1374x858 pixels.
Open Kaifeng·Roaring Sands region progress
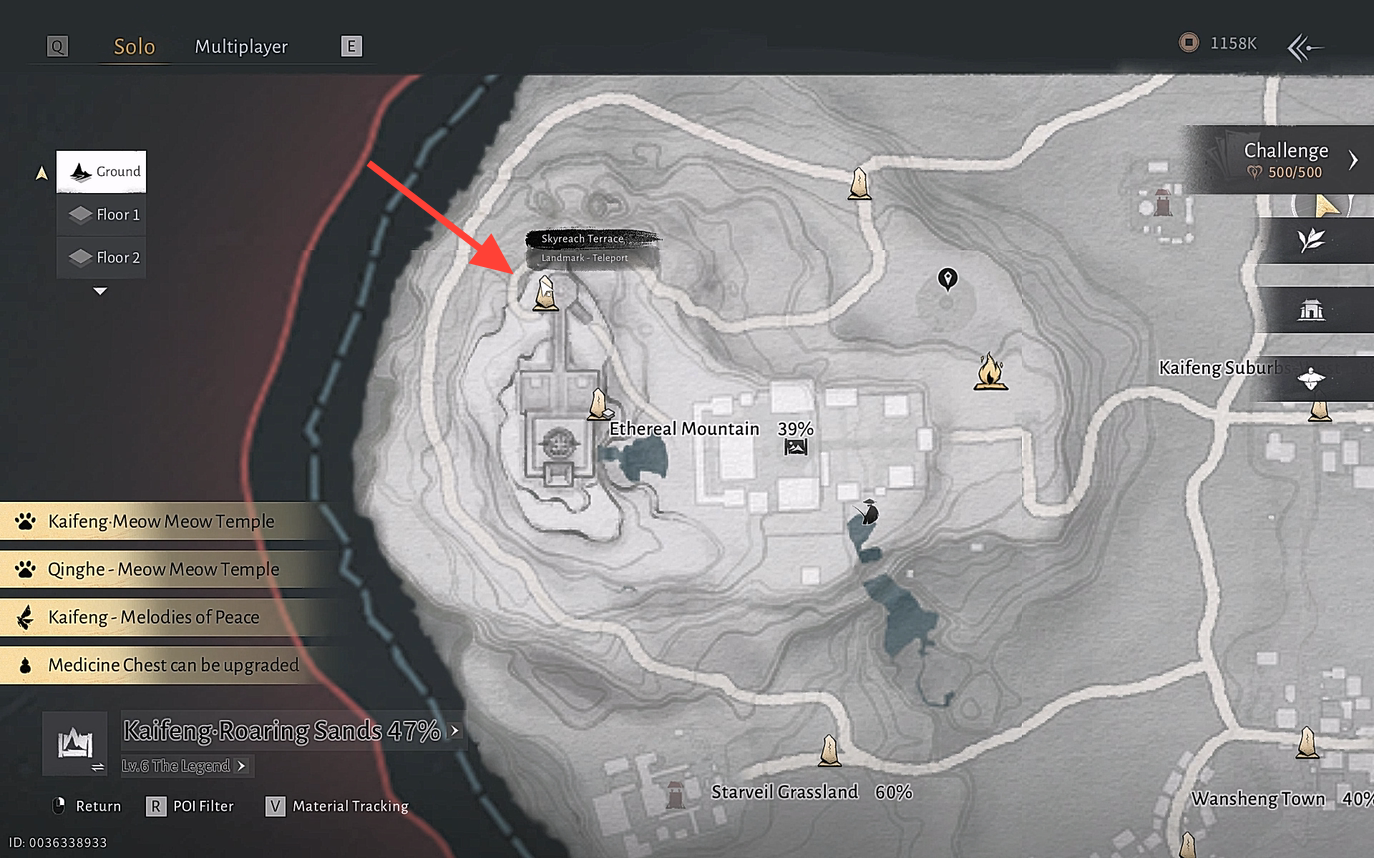point(283,731)
